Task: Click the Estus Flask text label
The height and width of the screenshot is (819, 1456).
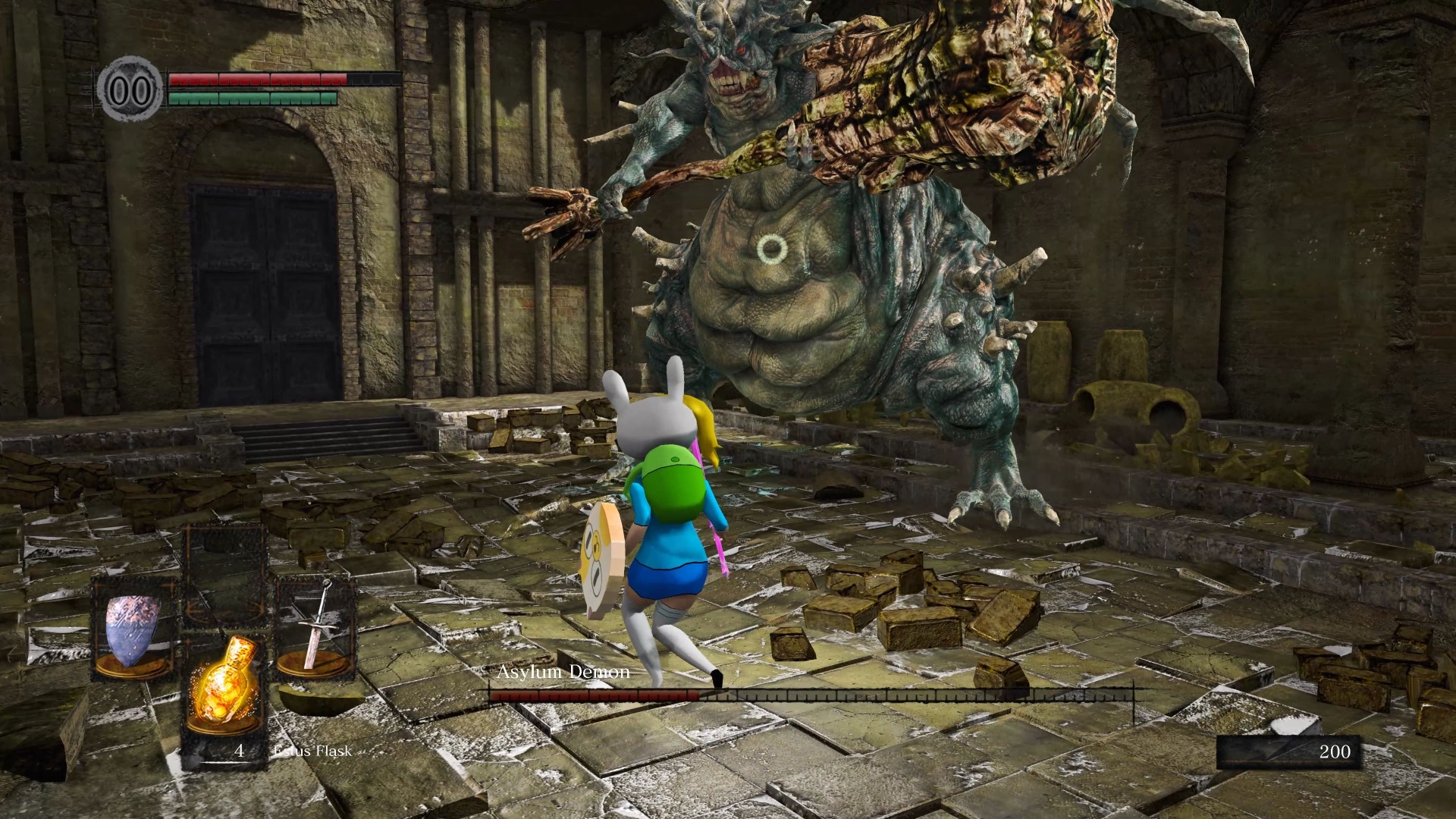Action: [312, 752]
